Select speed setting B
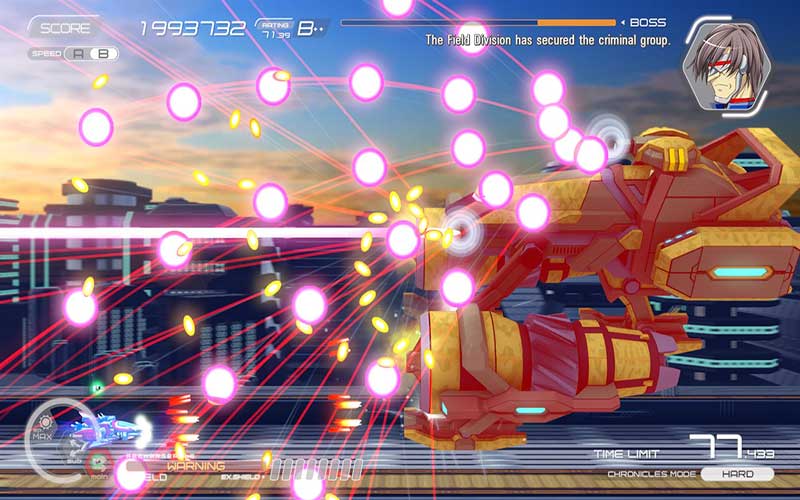The height and width of the screenshot is (500, 800). point(102,54)
